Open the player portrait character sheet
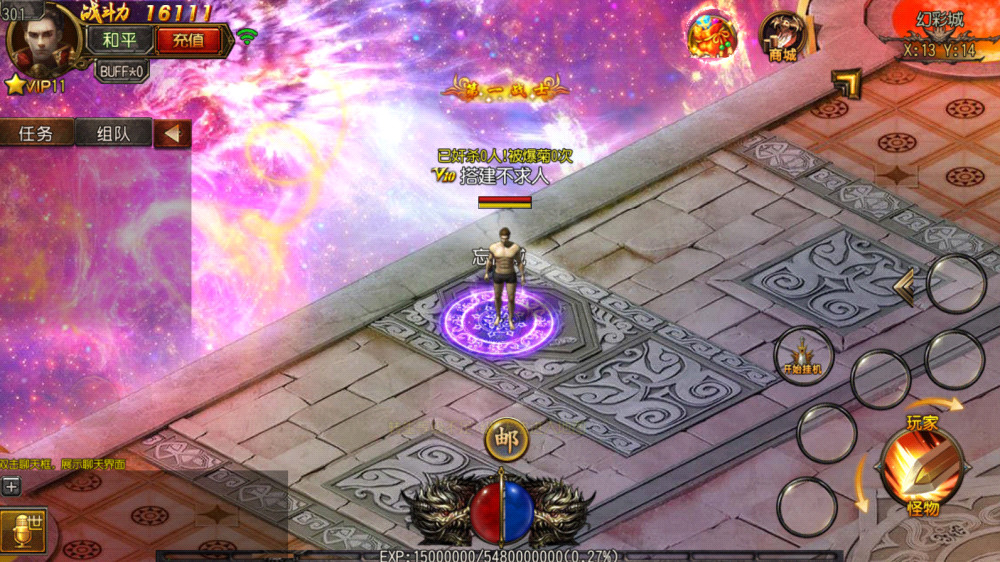1000x562 pixels. 44,38
